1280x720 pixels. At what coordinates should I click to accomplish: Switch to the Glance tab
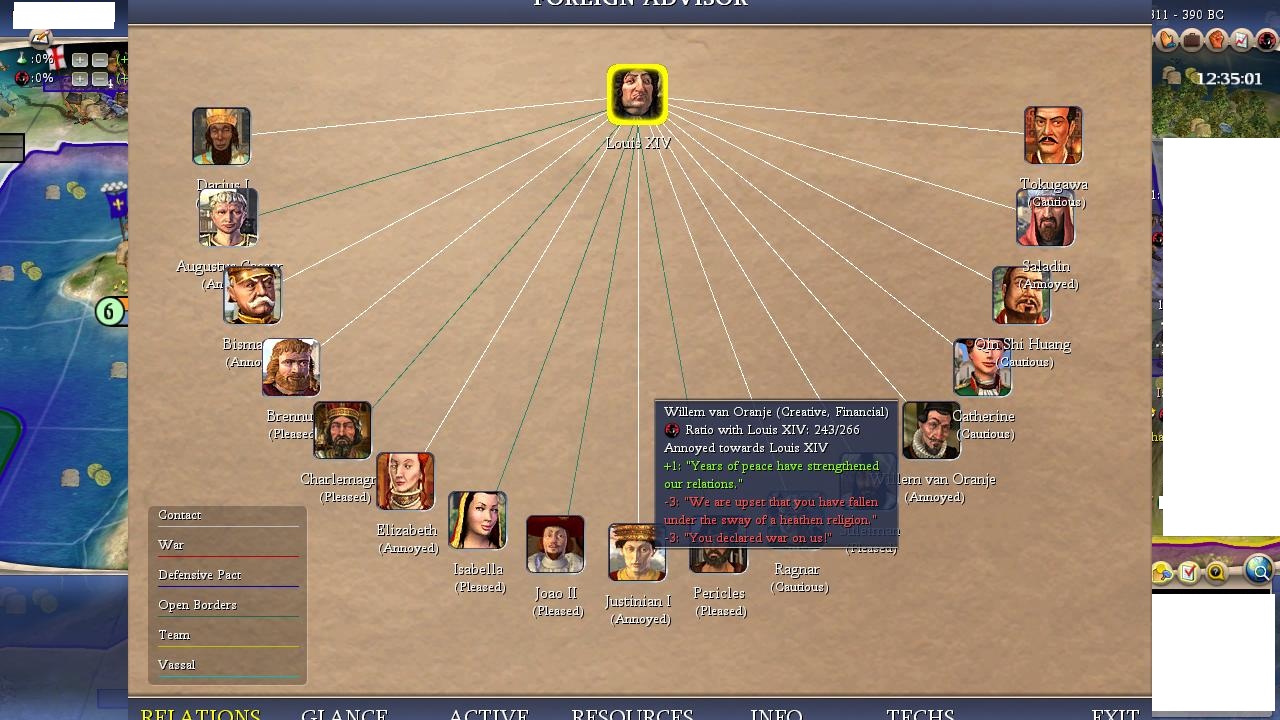point(344,713)
